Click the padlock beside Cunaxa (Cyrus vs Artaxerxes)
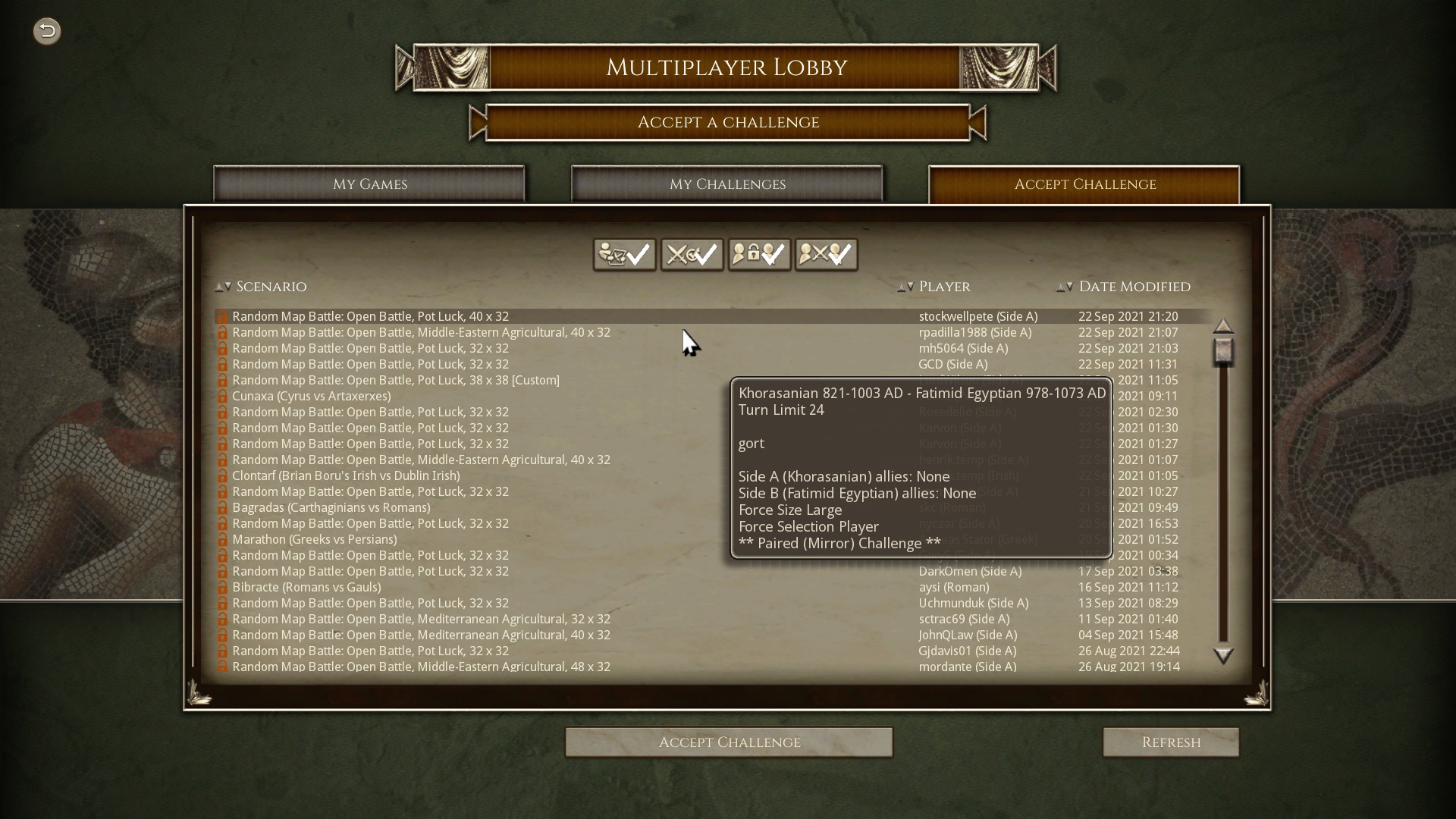1456x819 pixels. click(222, 396)
